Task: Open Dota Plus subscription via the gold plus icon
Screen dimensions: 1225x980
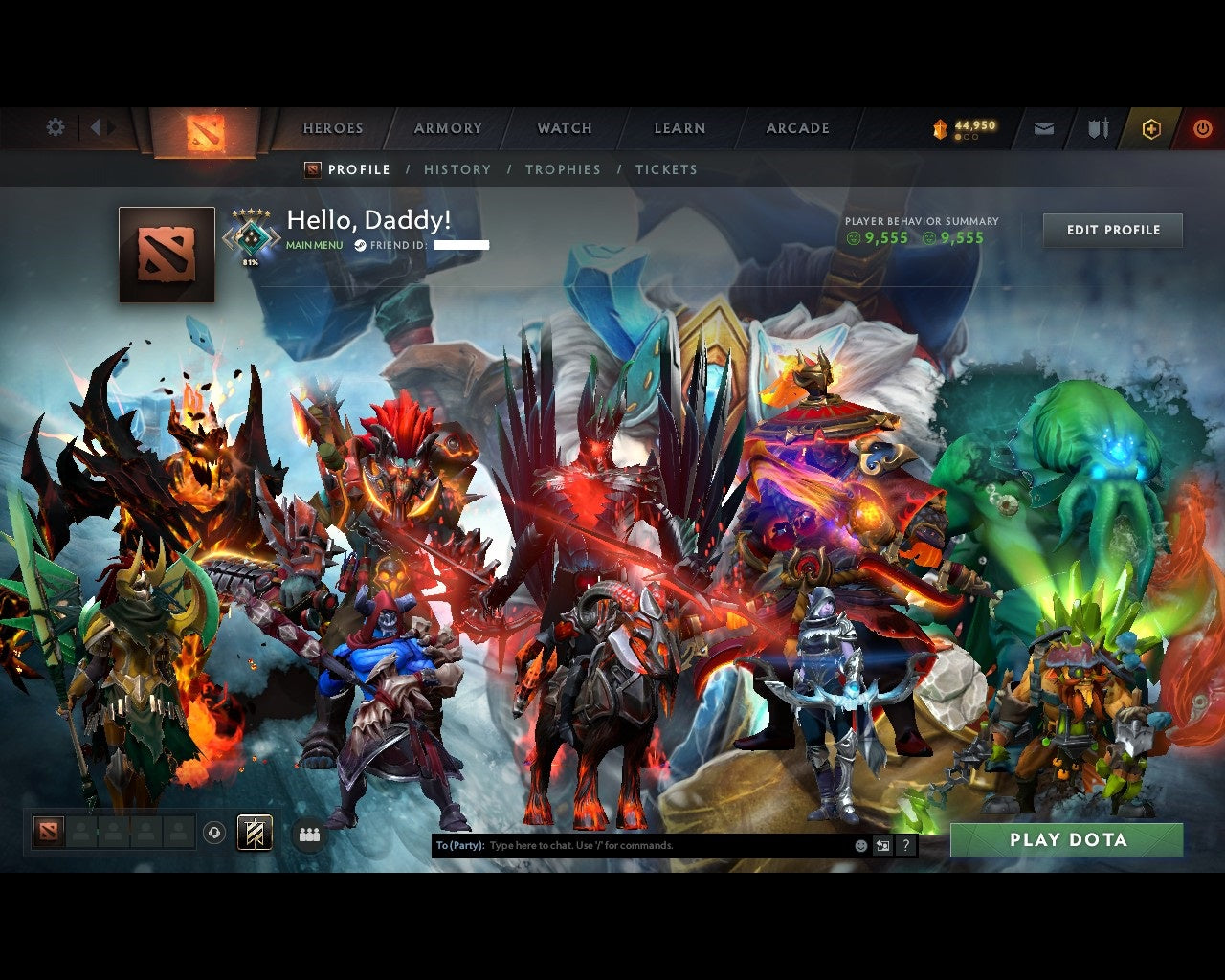Action: tap(1151, 127)
